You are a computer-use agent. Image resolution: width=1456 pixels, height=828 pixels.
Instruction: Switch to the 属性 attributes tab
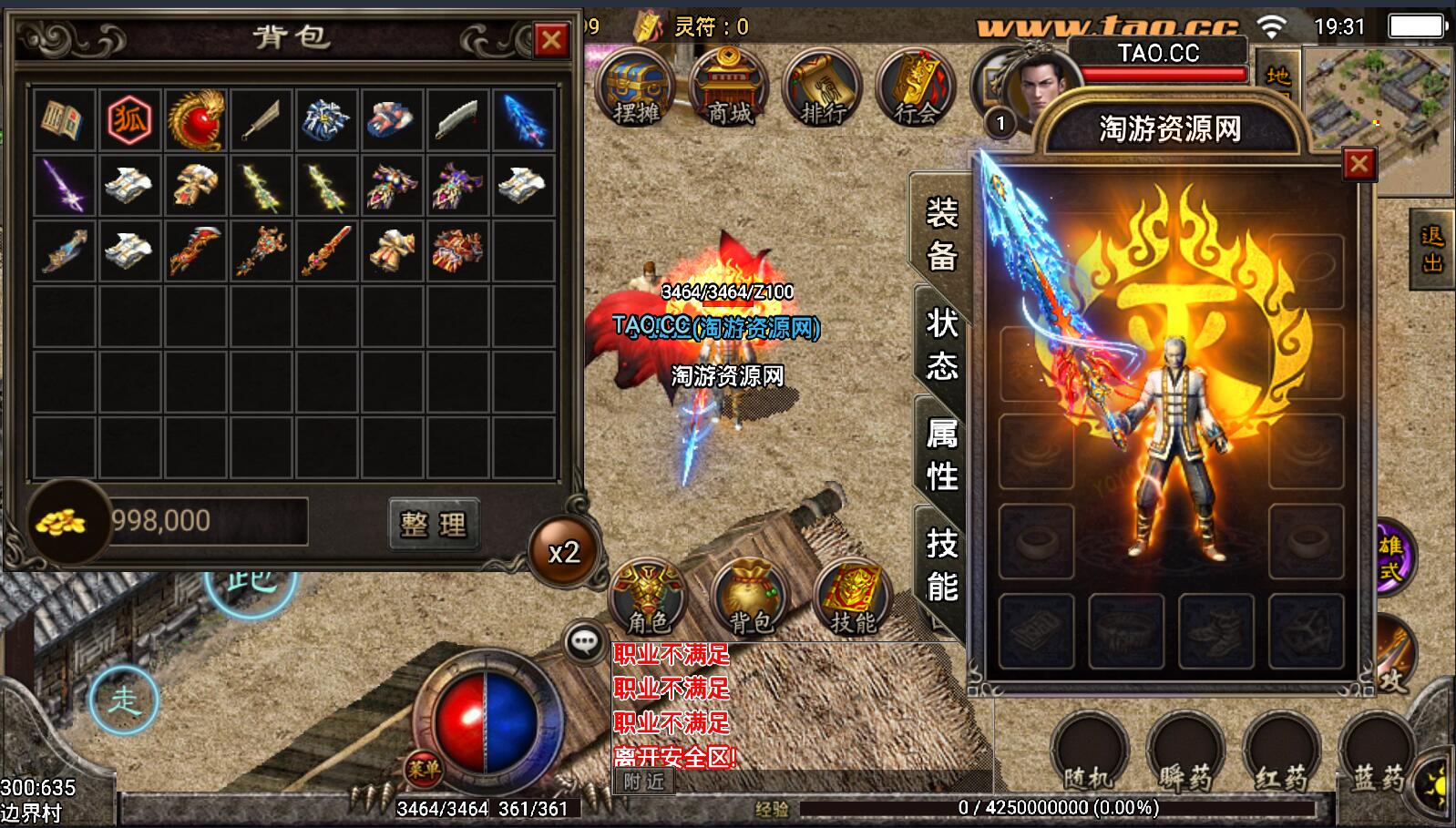pyautogui.click(x=942, y=454)
